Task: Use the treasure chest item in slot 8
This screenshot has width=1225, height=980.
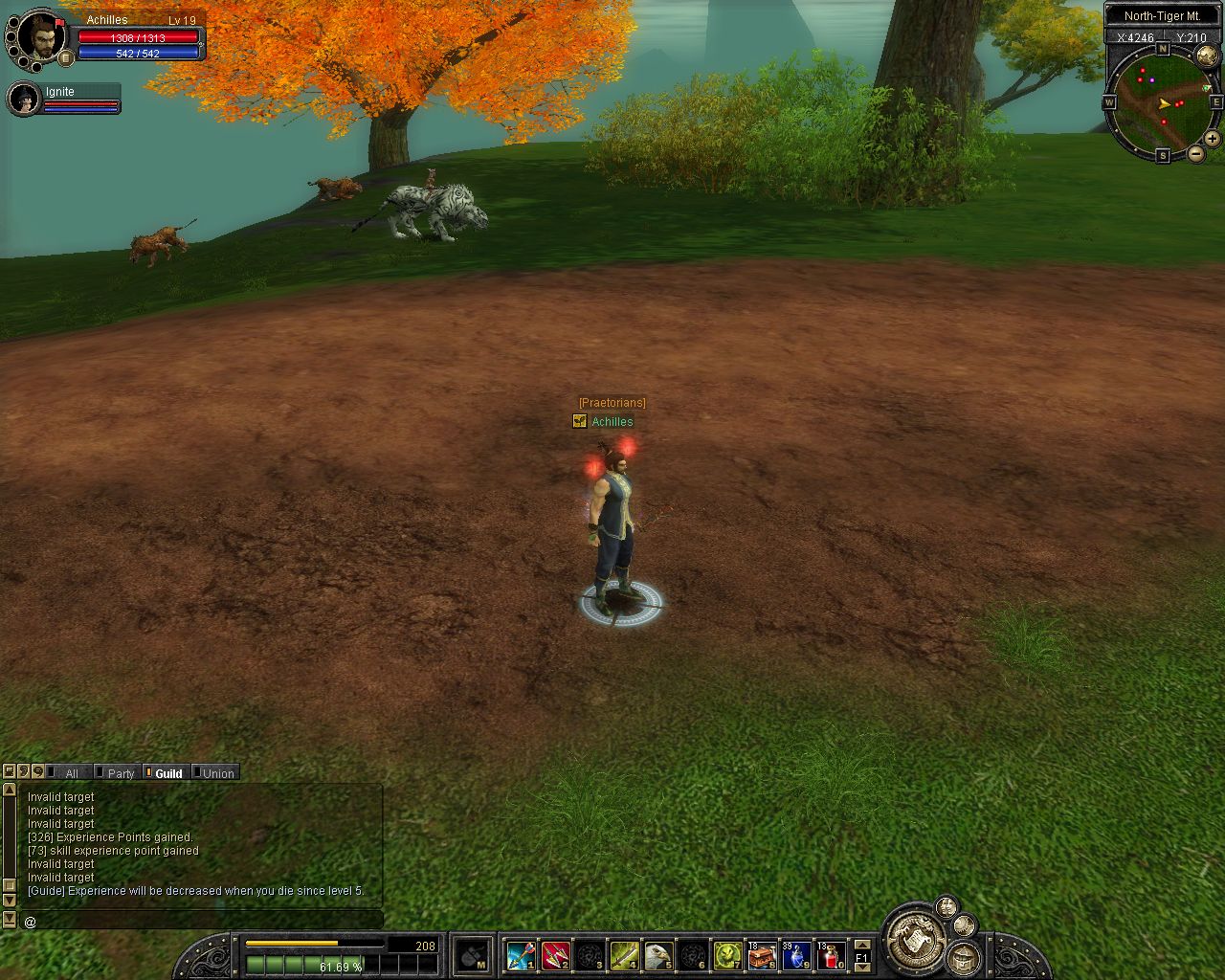Action: [x=762, y=955]
